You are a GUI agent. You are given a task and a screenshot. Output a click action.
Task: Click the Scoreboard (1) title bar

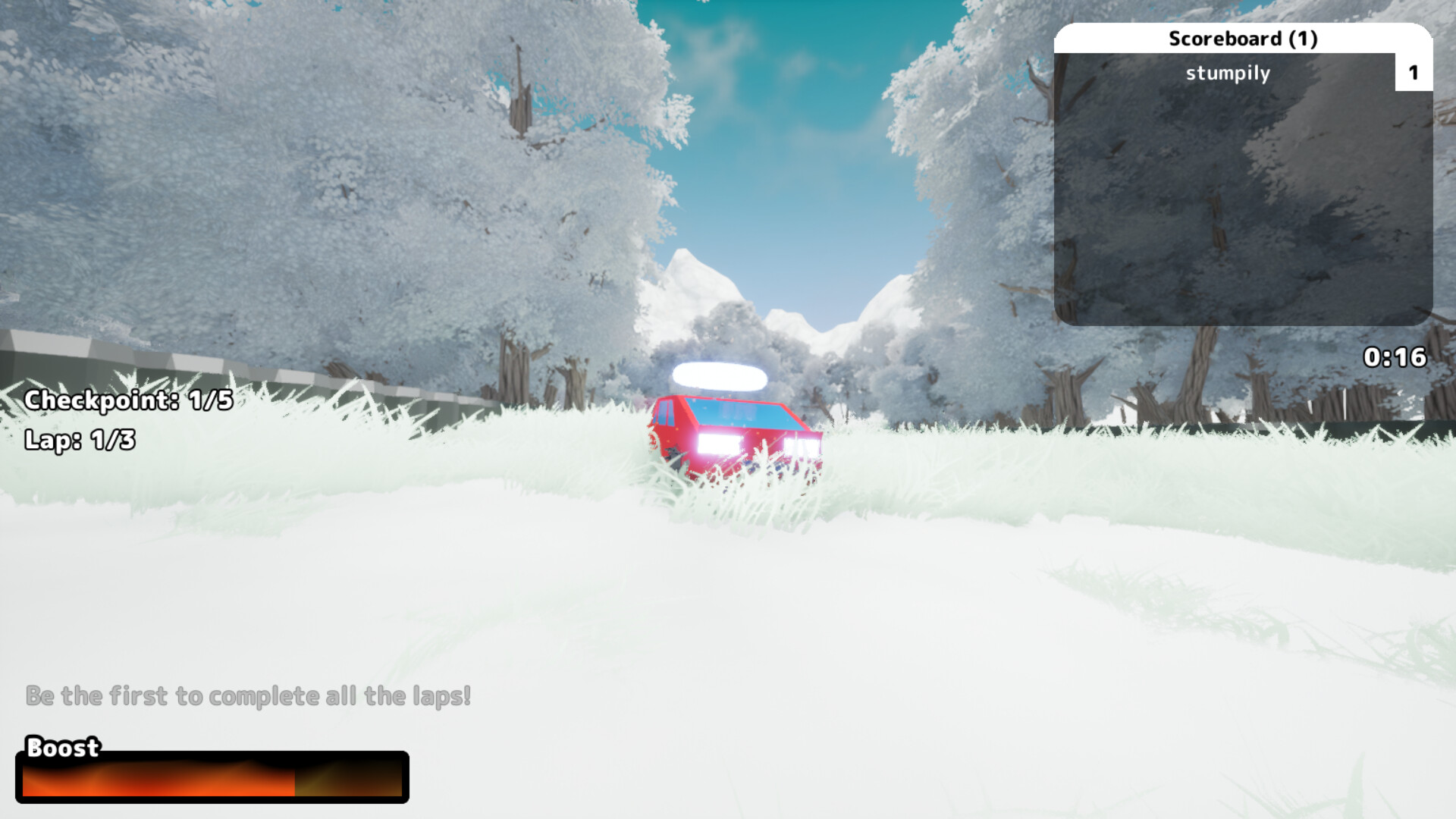(1244, 36)
